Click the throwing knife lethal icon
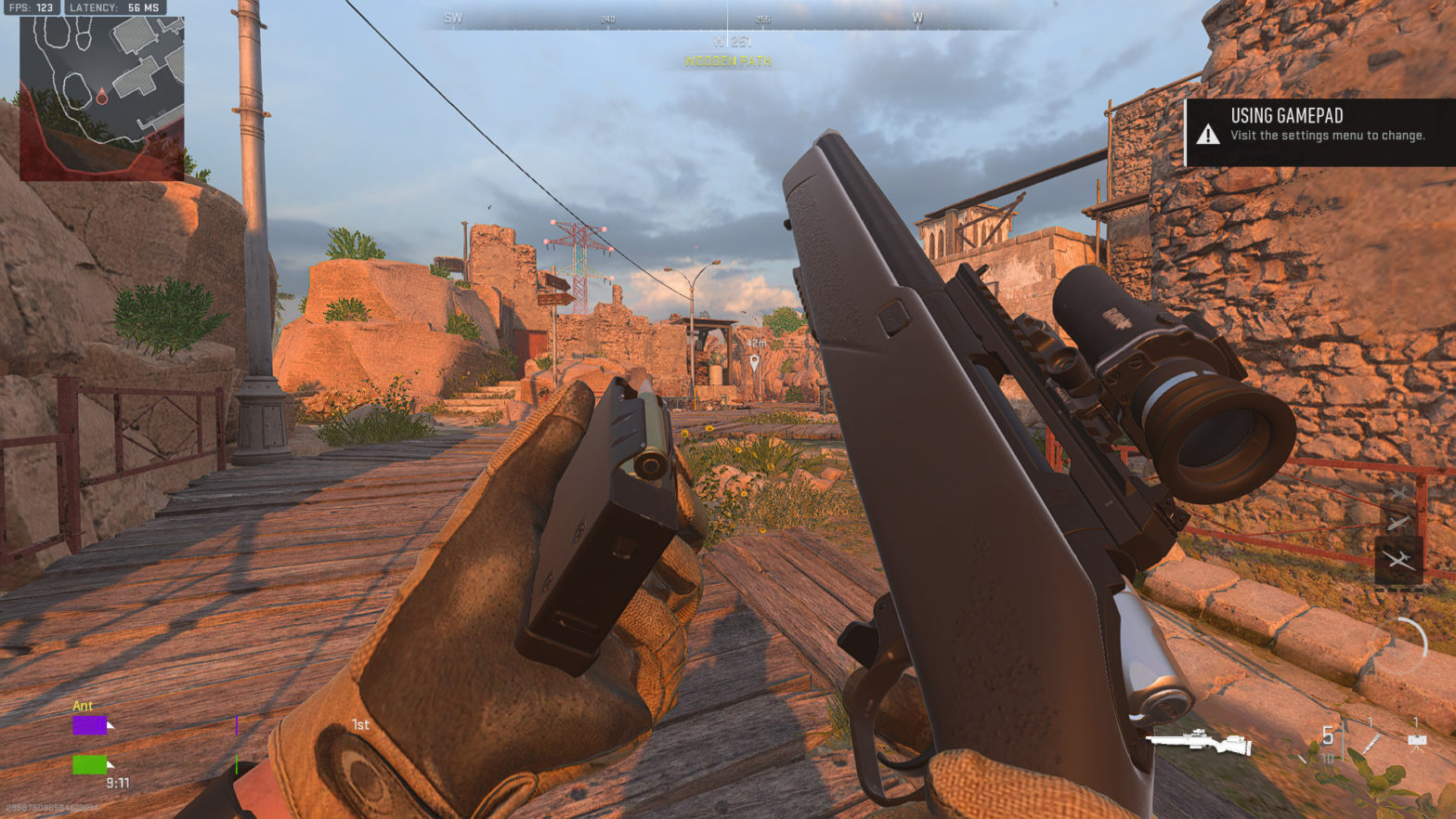 [x=1371, y=744]
